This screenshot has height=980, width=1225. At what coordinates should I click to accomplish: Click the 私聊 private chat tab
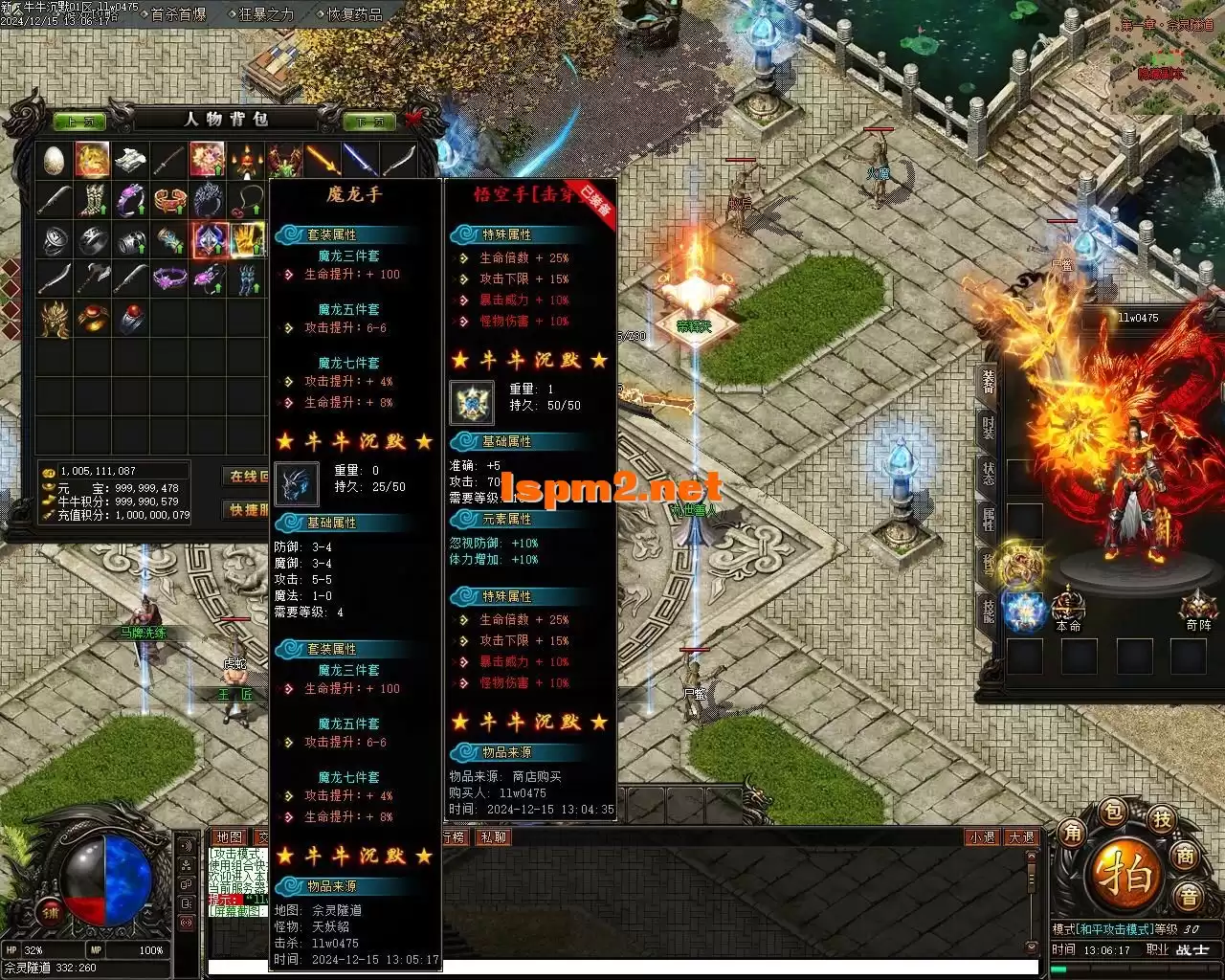click(494, 837)
